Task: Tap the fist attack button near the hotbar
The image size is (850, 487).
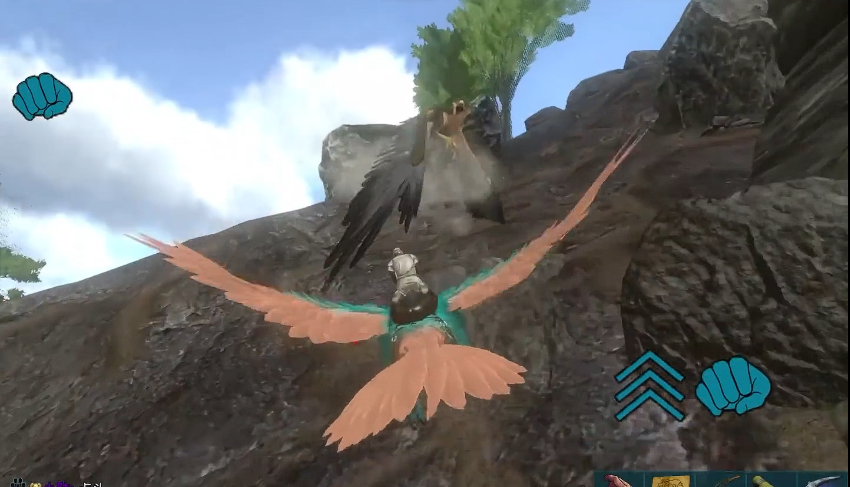Action: [x=733, y=385]
